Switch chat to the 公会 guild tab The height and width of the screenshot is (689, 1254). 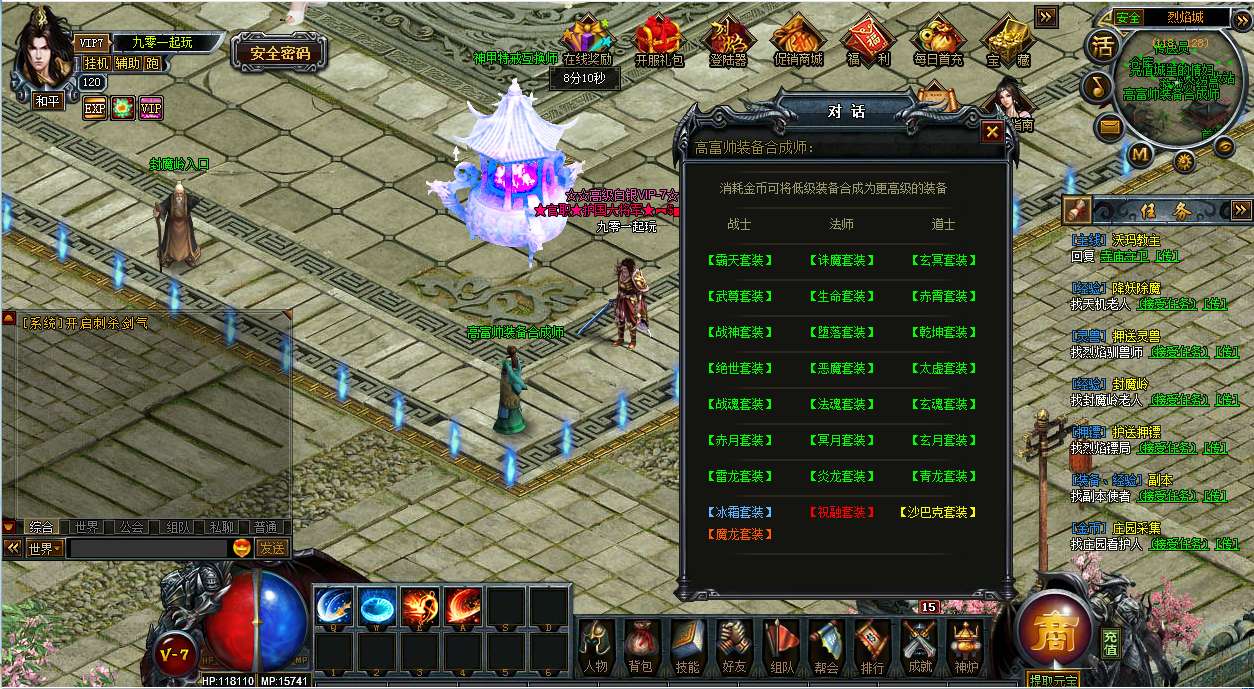point(131,527)
